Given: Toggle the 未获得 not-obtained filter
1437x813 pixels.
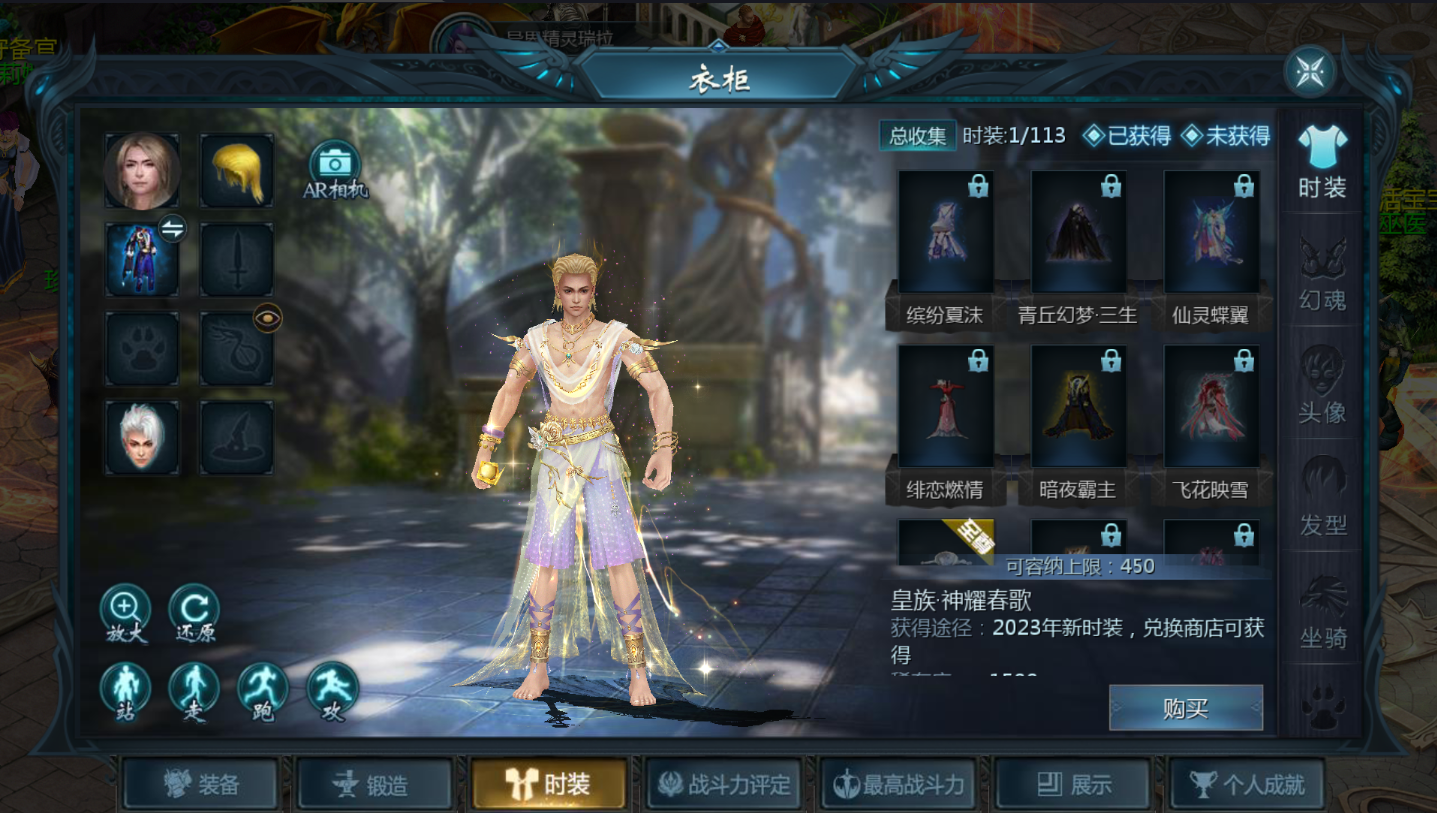Looking at the screenshot, I should click(1226, 136).
